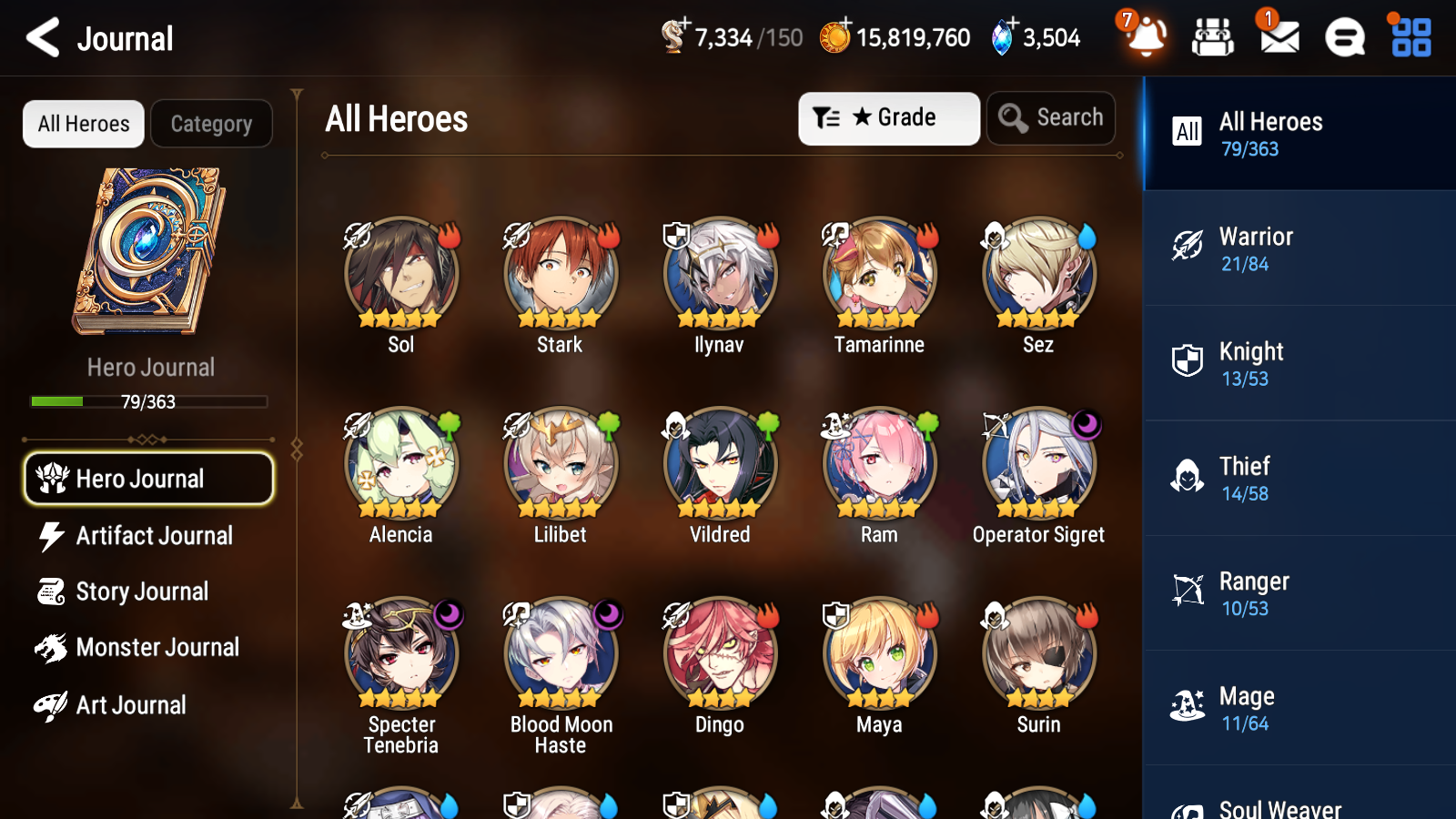Open the Grade sort dropdown
This screenshot has height=819, width=1456.
tap(888, 117)
